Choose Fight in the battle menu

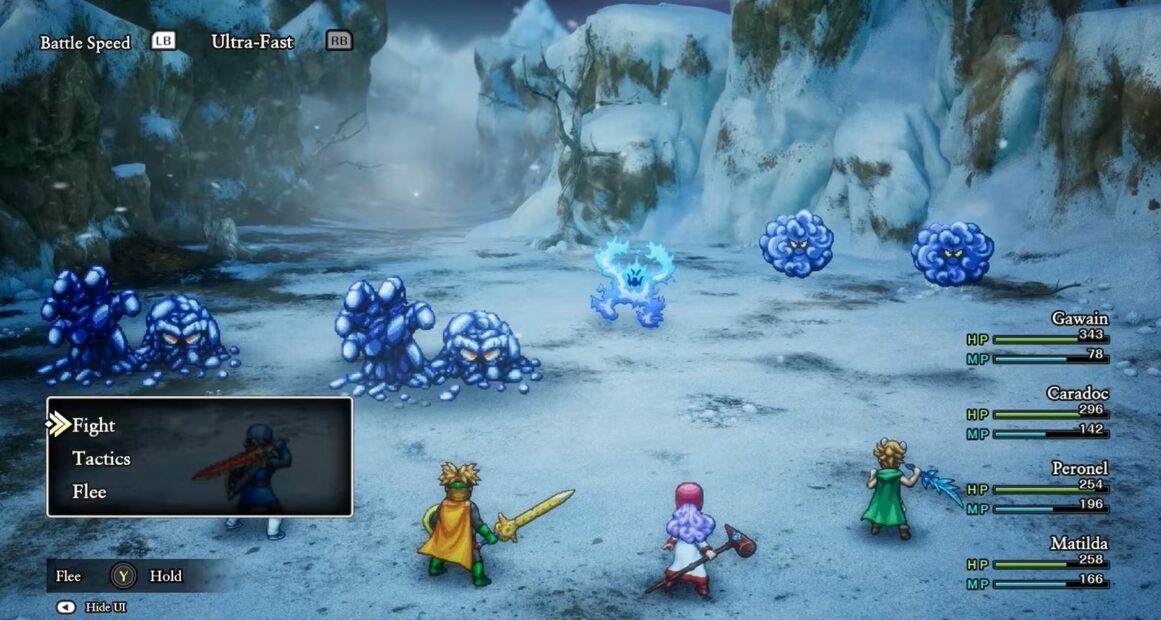tap(94, 426)
